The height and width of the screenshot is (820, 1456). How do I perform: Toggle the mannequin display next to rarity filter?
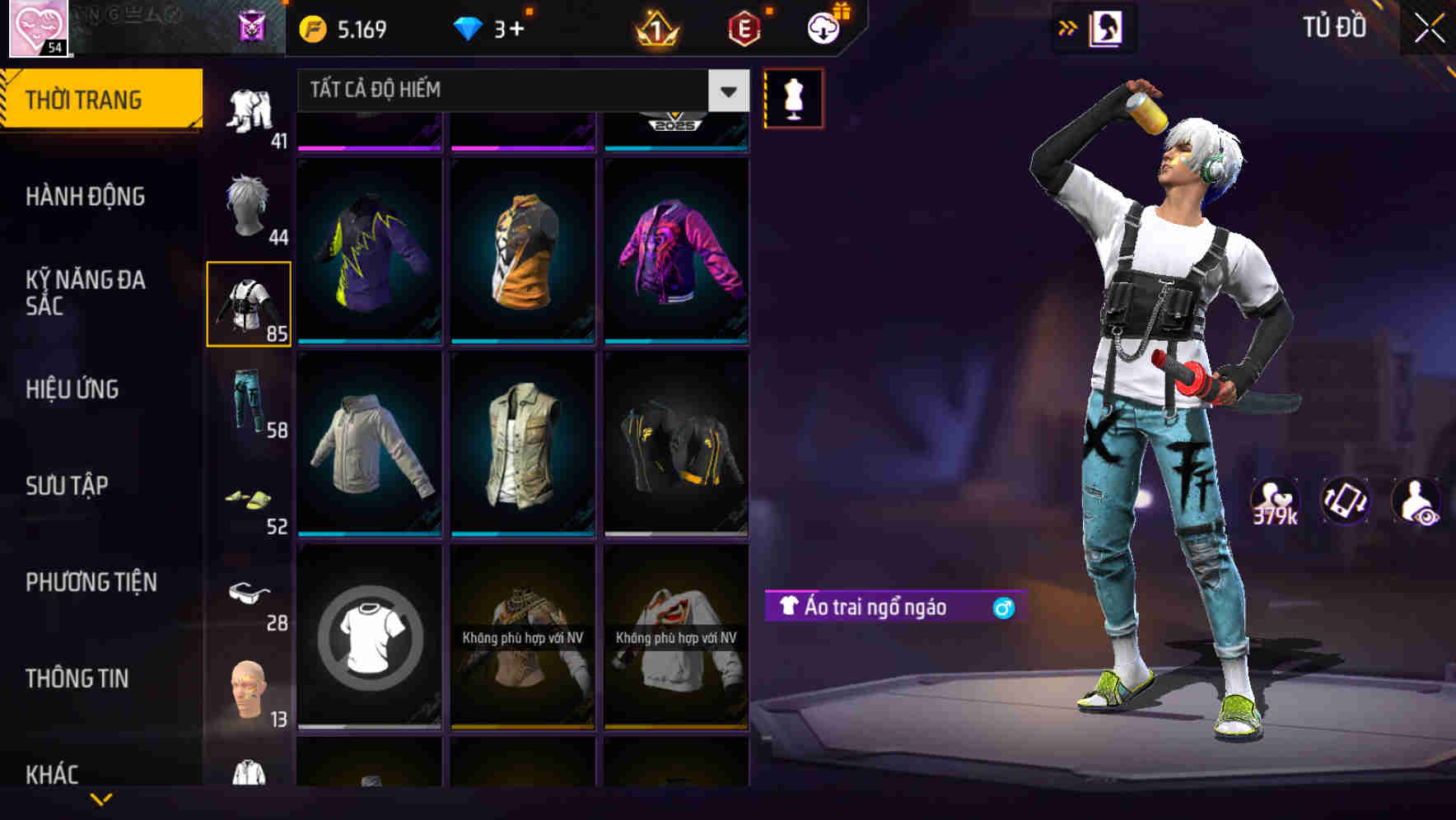click(x=793, y=97)
